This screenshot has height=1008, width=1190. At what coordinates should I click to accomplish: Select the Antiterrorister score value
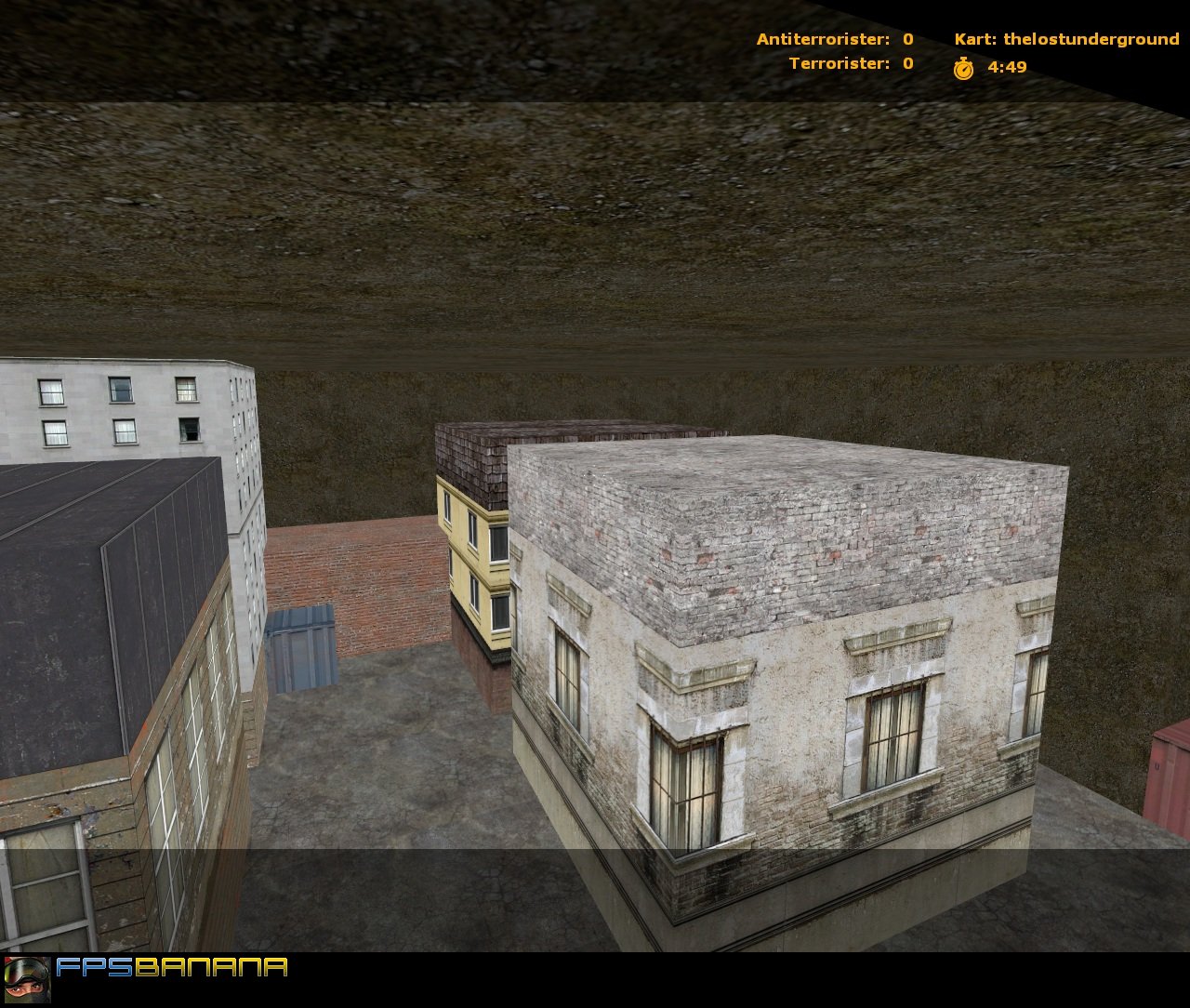click(x=907, y=38)
